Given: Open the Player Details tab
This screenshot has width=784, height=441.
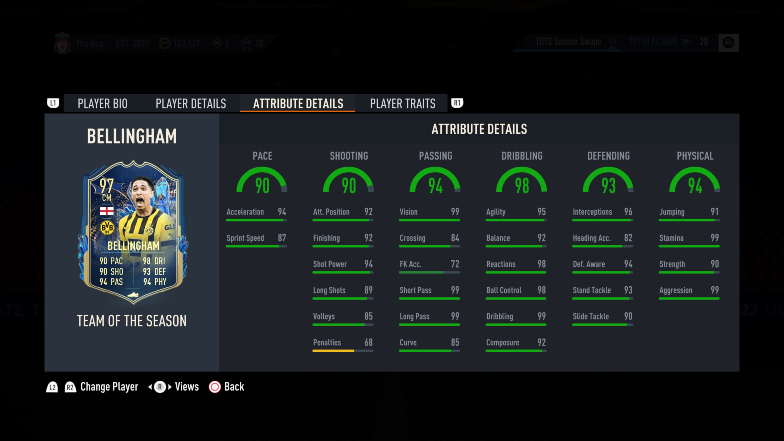Looking at the screenshot, I should click(x=190, y=103).
